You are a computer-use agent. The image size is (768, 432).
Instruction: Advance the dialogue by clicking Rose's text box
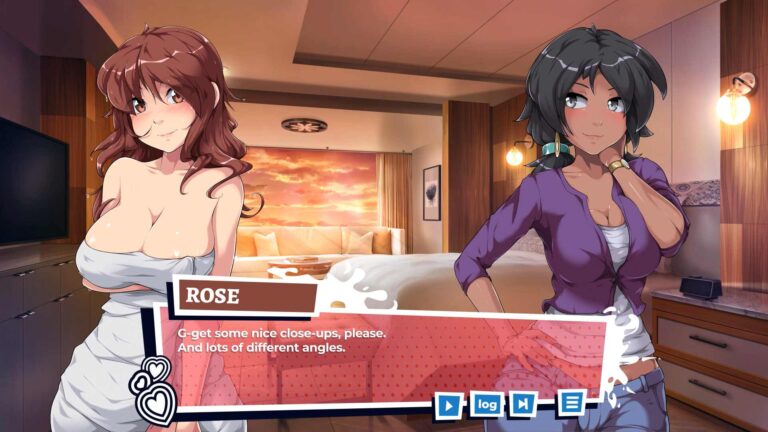coord(380,355)
